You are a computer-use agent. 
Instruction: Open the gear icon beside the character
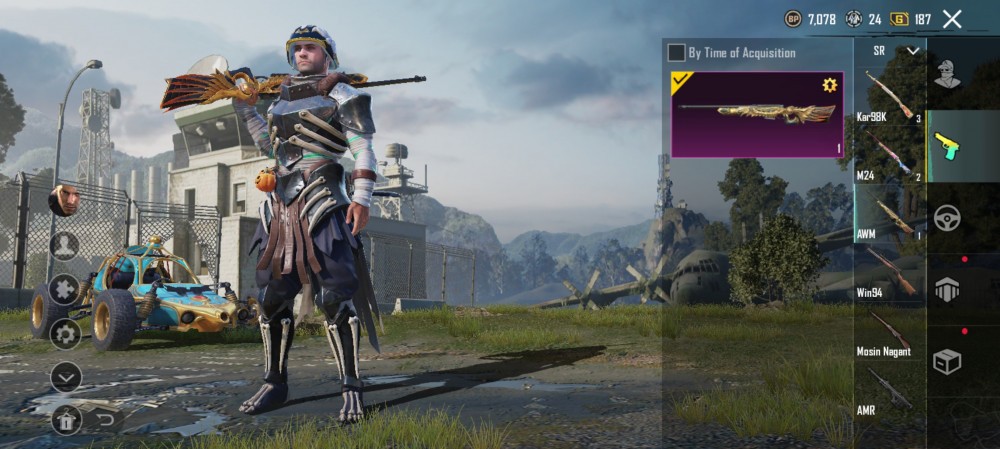(x=65, y=333)
